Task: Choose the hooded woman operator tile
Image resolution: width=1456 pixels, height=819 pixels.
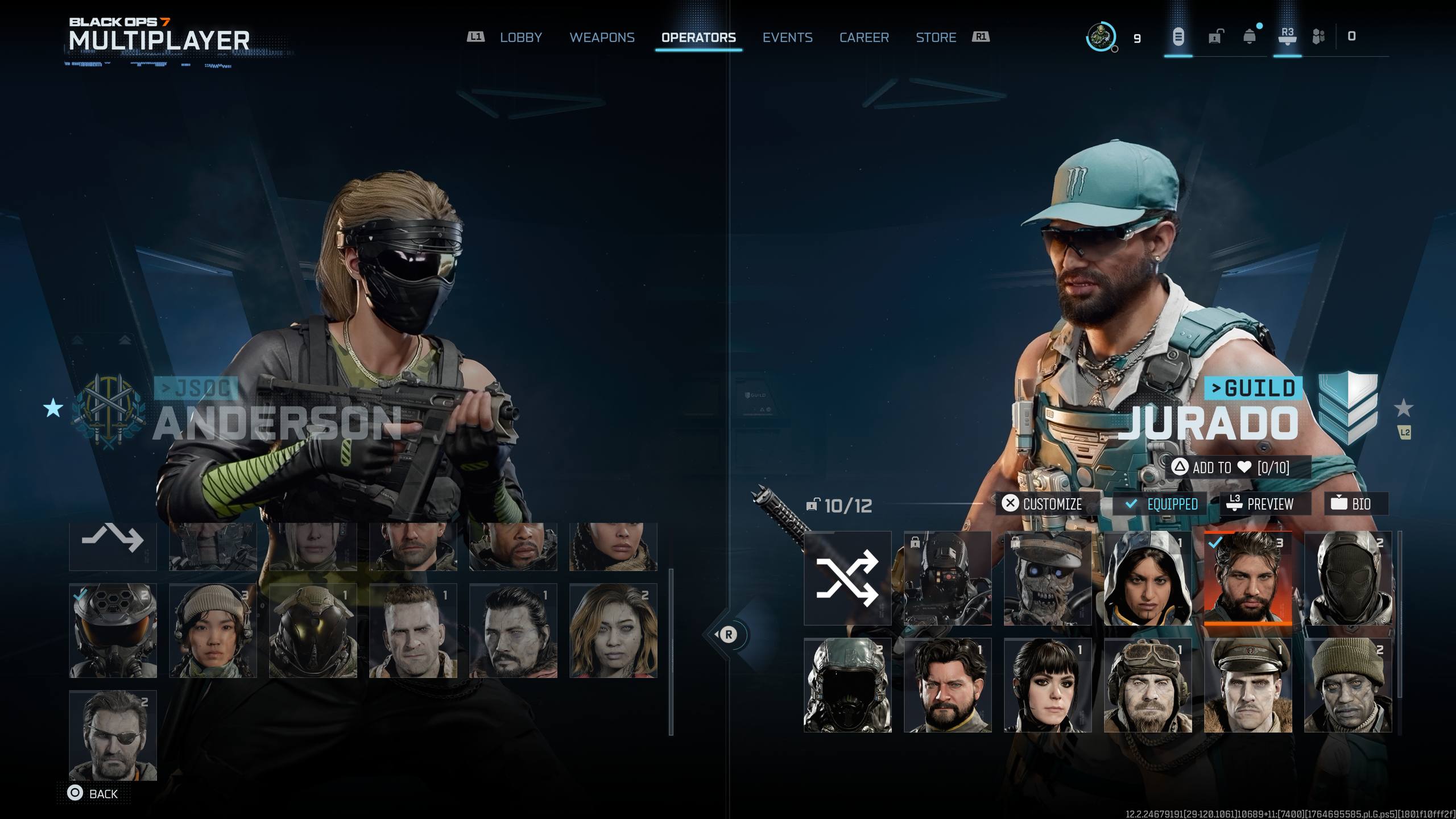Action: [x=1147, y=578]
